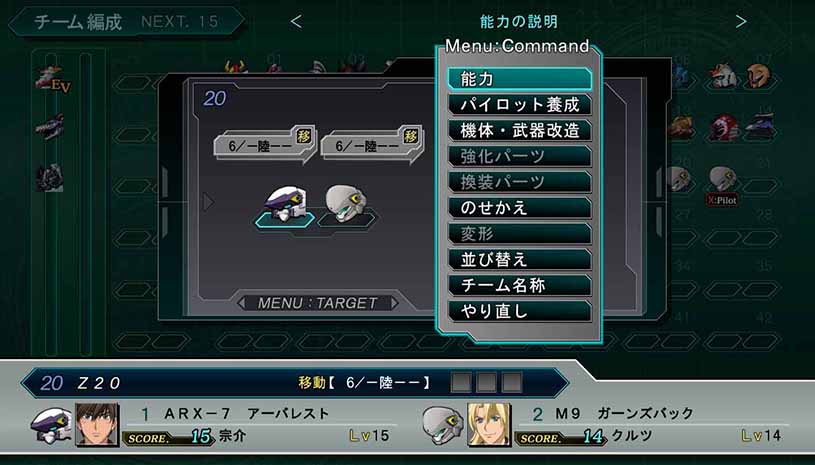Image resolution: width=815 pixels, height=465 pixels.
Task: Choose 機体・武器改造 upgrade option
Action: click(x=519, y=130)
